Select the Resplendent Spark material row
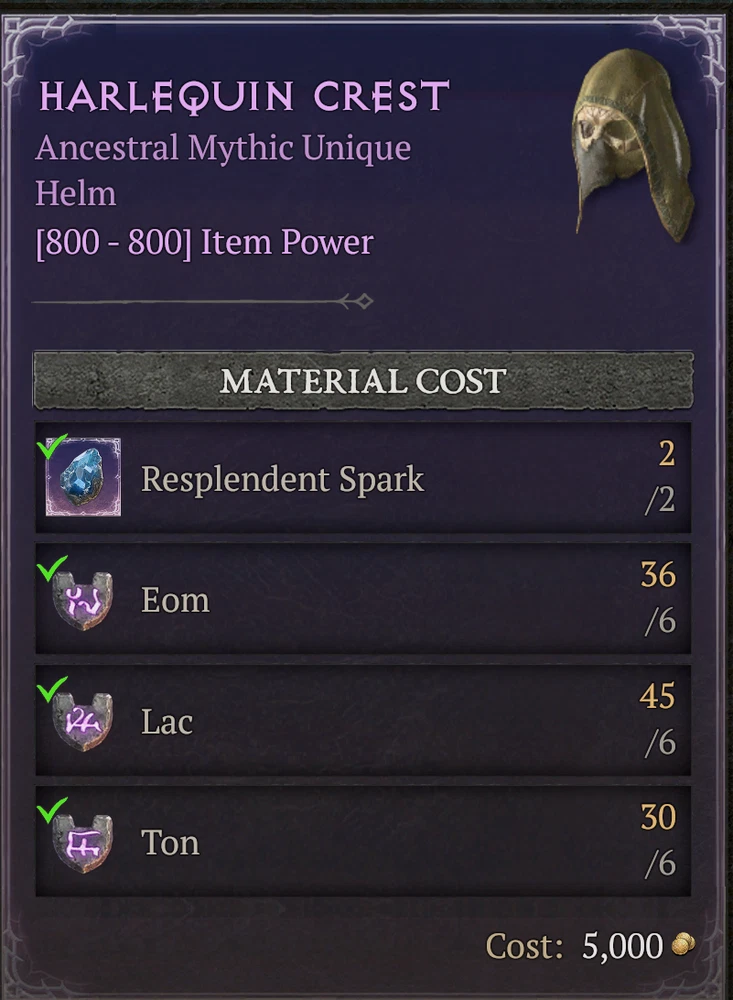This screenshot has width=733, height=1000. click(362, 478)
